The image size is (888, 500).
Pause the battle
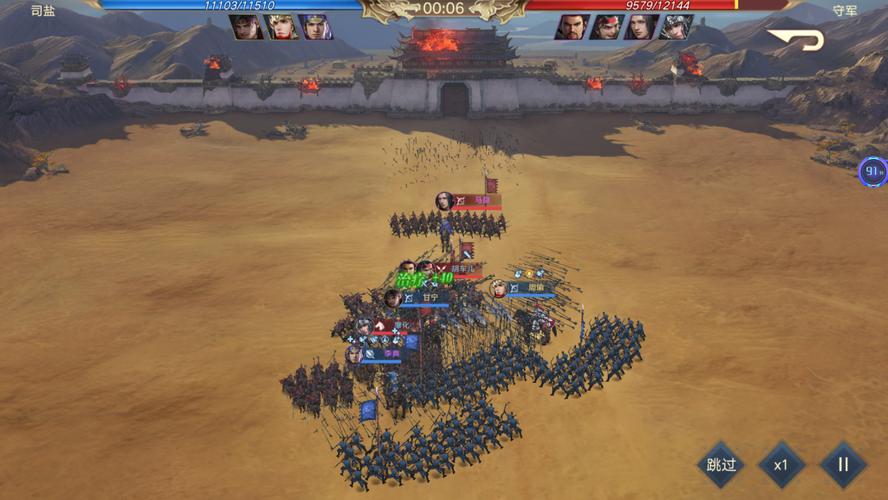pyautogui.click(x=842, y=465)
